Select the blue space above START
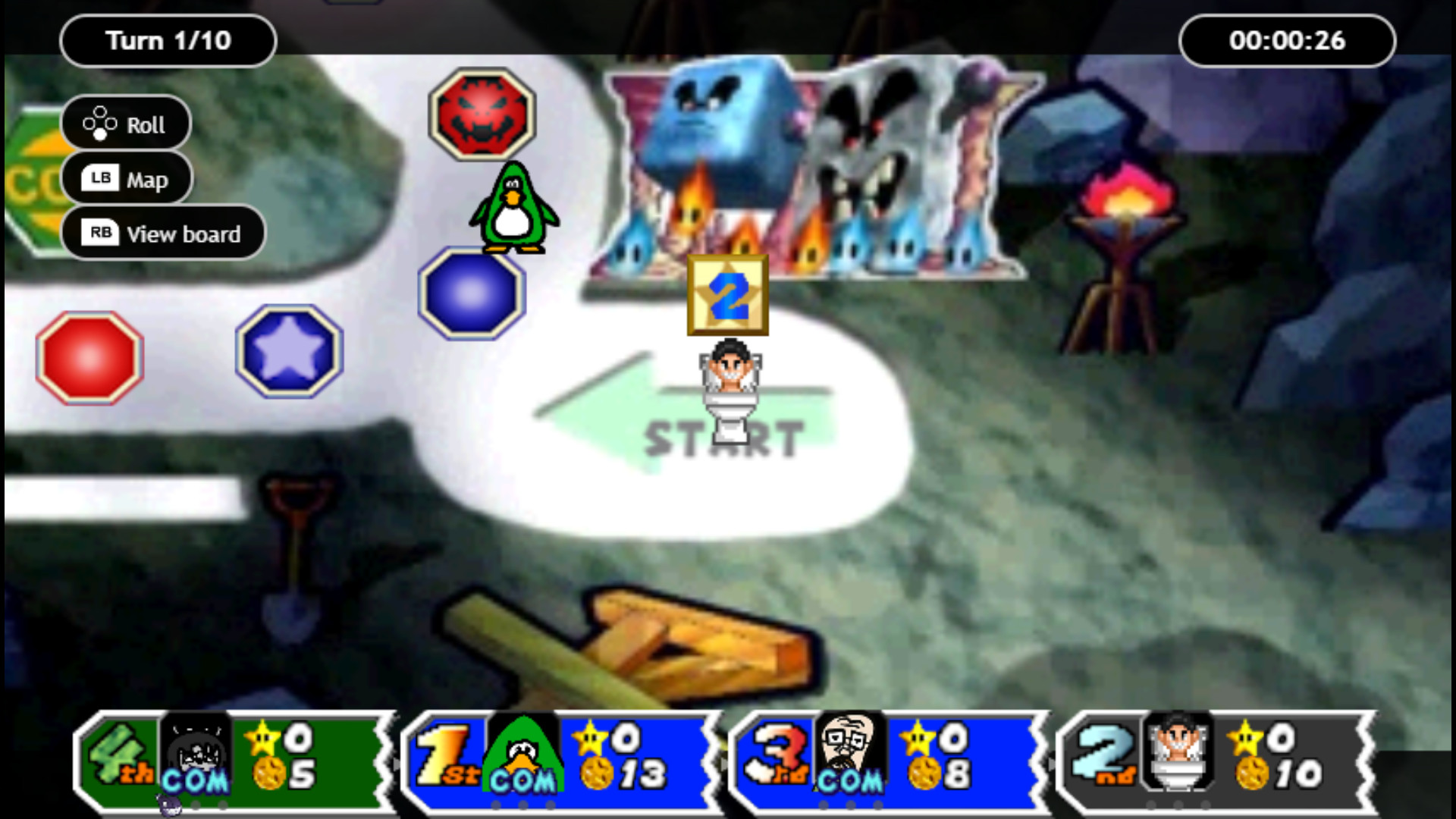The height and width of the screenshot is (819, 1456). click(x=472, y=295)
